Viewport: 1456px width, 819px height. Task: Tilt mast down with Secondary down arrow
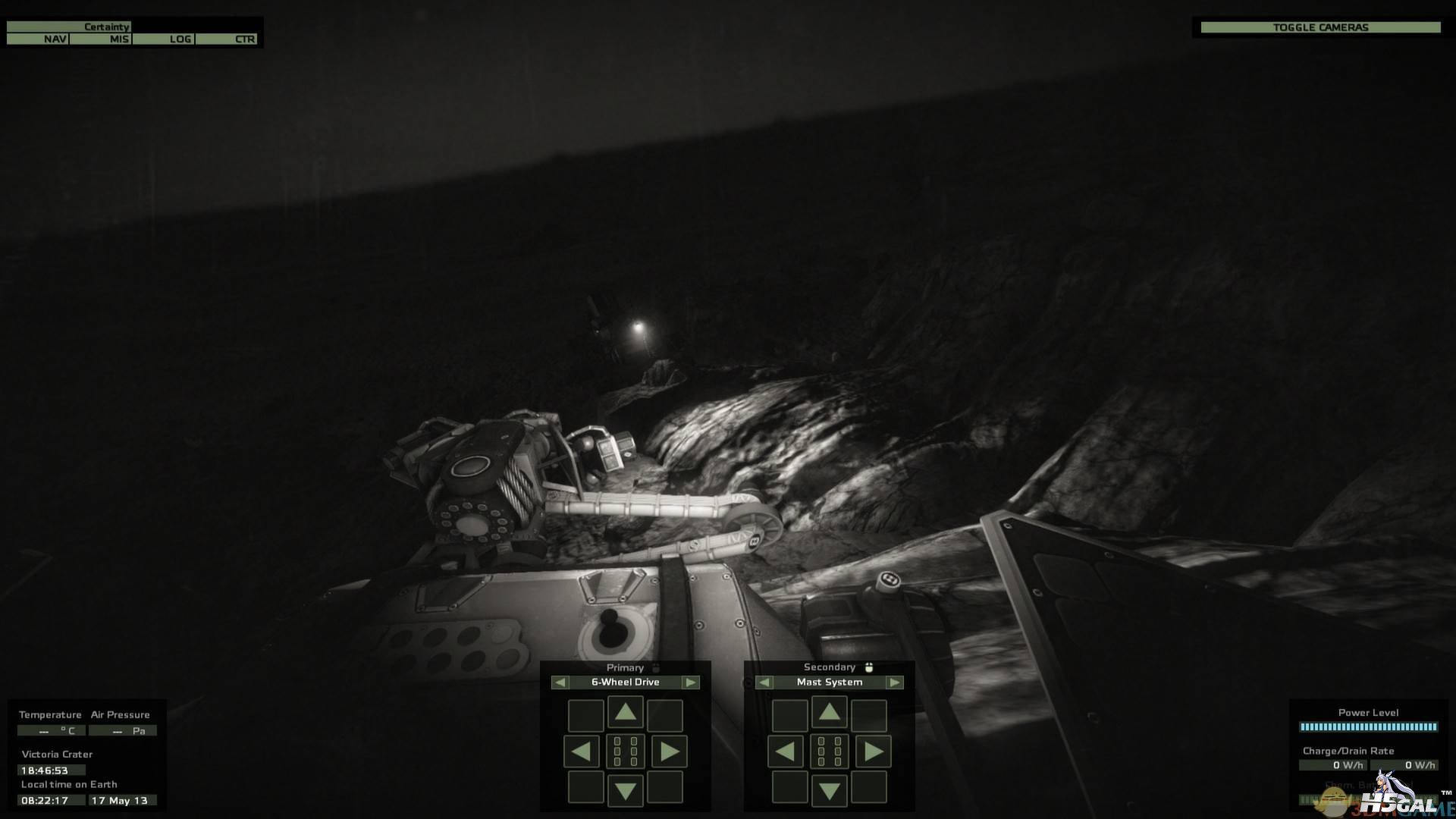tap(829, 791)
